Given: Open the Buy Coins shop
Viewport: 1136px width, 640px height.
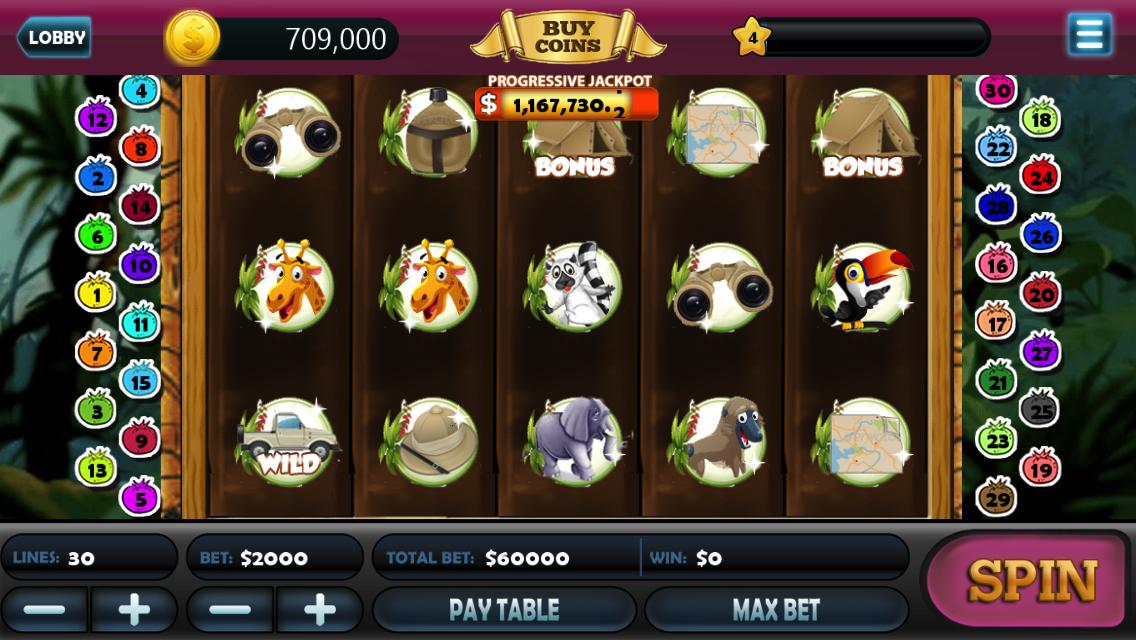Looking at the screenshot, I should click(567, 37).
